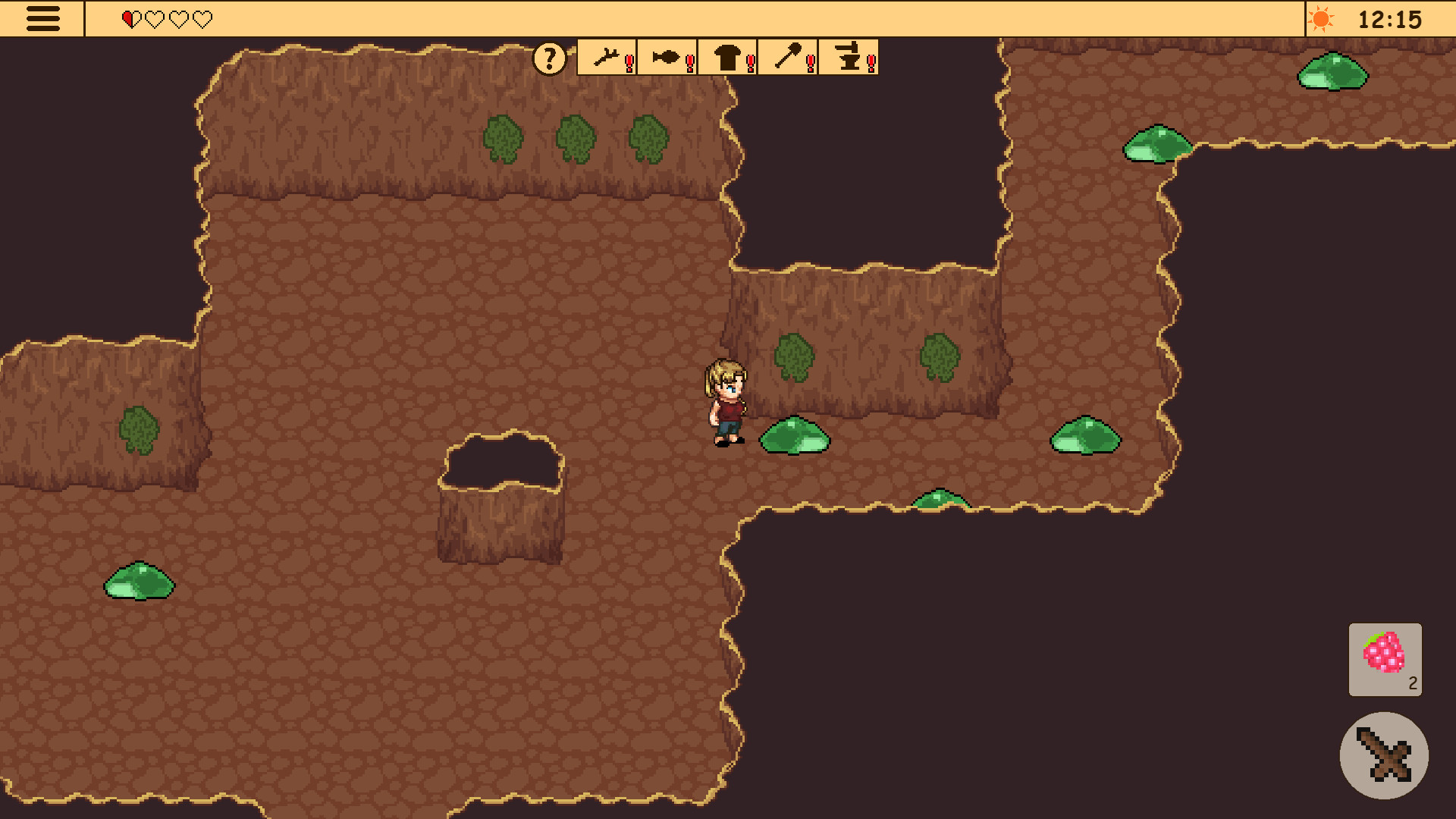Select the shirt clothing crafting icon
The height and width of the screenshot is (819, 1456).
pos(726,58)
